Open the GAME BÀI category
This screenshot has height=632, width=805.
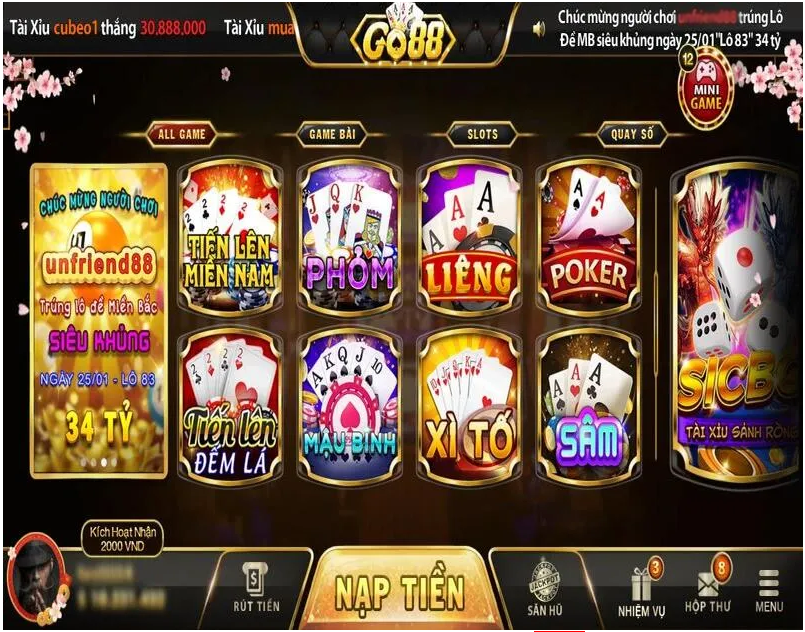[x=331, y=134]
